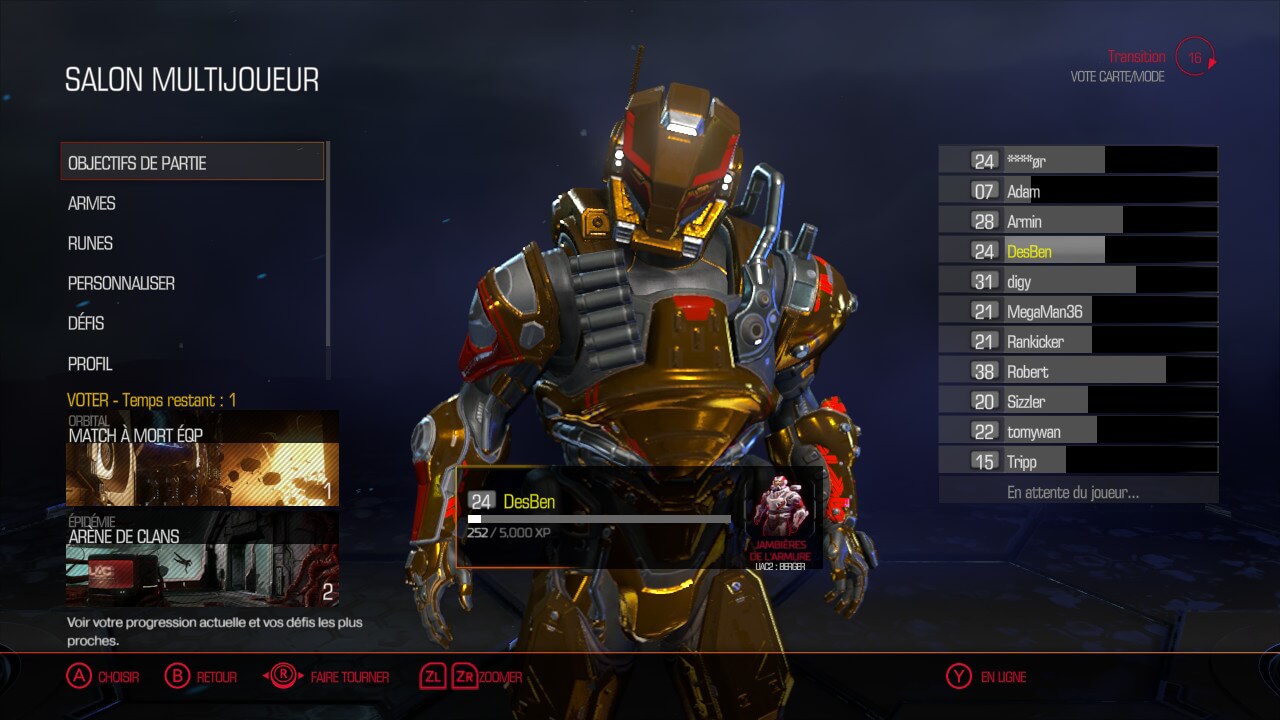
Task: Select tomywan in the lobby list
Action: coord(1077,431)
